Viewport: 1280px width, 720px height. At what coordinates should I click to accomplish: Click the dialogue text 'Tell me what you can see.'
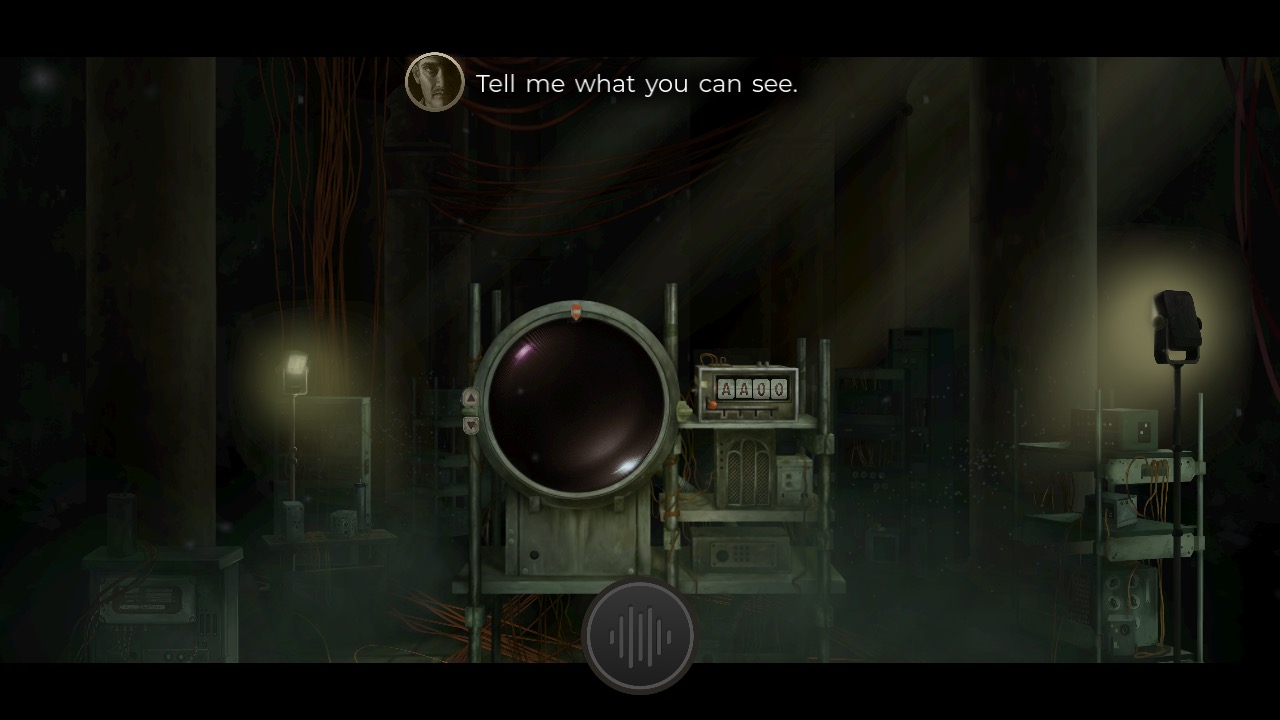click(x=637, y=84)
